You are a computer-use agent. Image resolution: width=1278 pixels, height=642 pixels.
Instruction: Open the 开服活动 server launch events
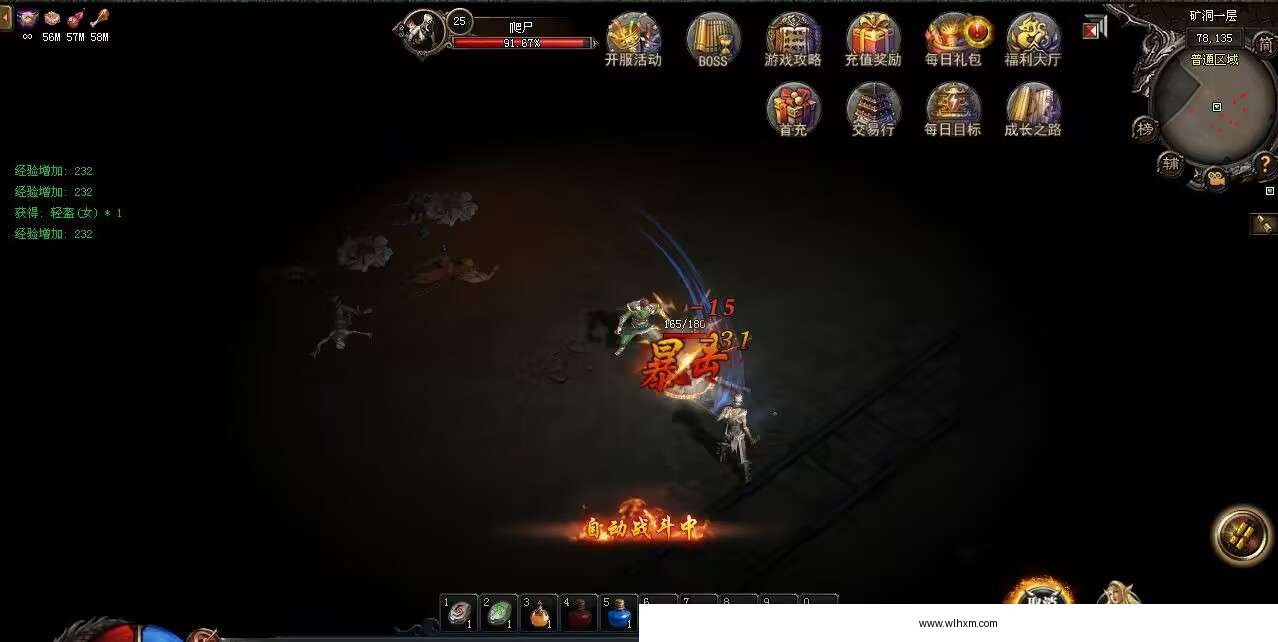pyautogui.click(x=633, y=38)
